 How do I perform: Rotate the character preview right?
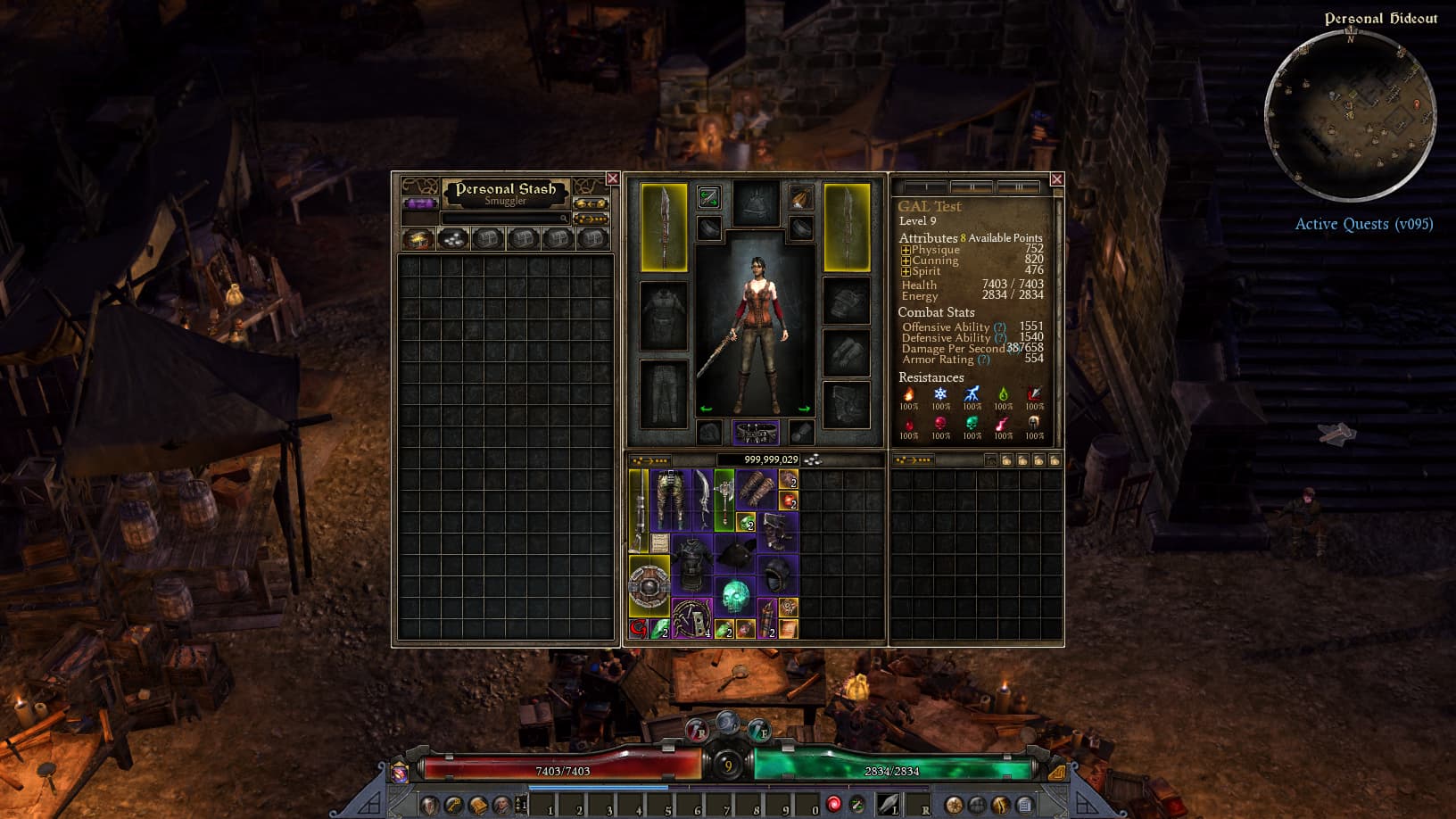pos(804,409)
